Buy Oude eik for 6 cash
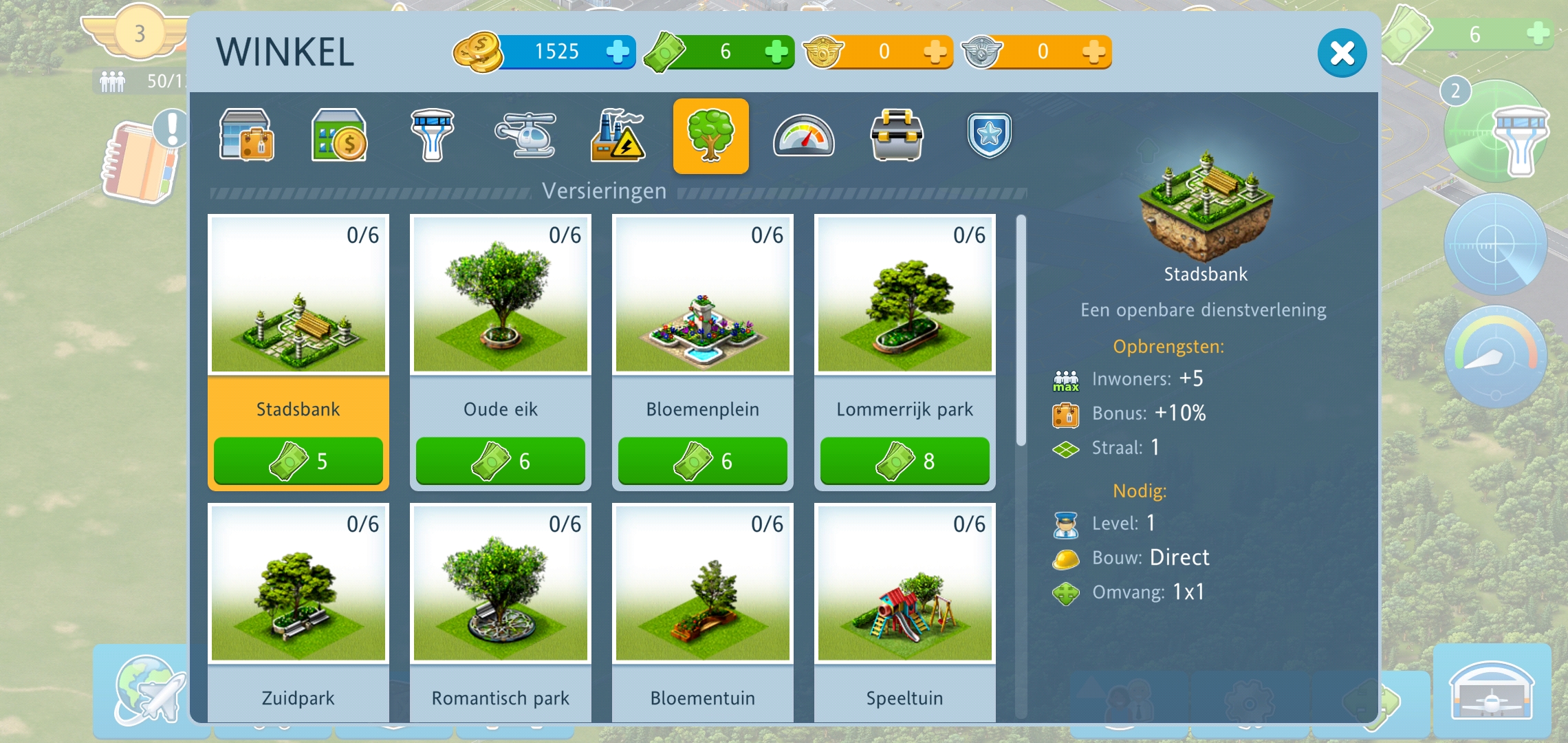Screen dimensions: 1568x743 (500, 460)
